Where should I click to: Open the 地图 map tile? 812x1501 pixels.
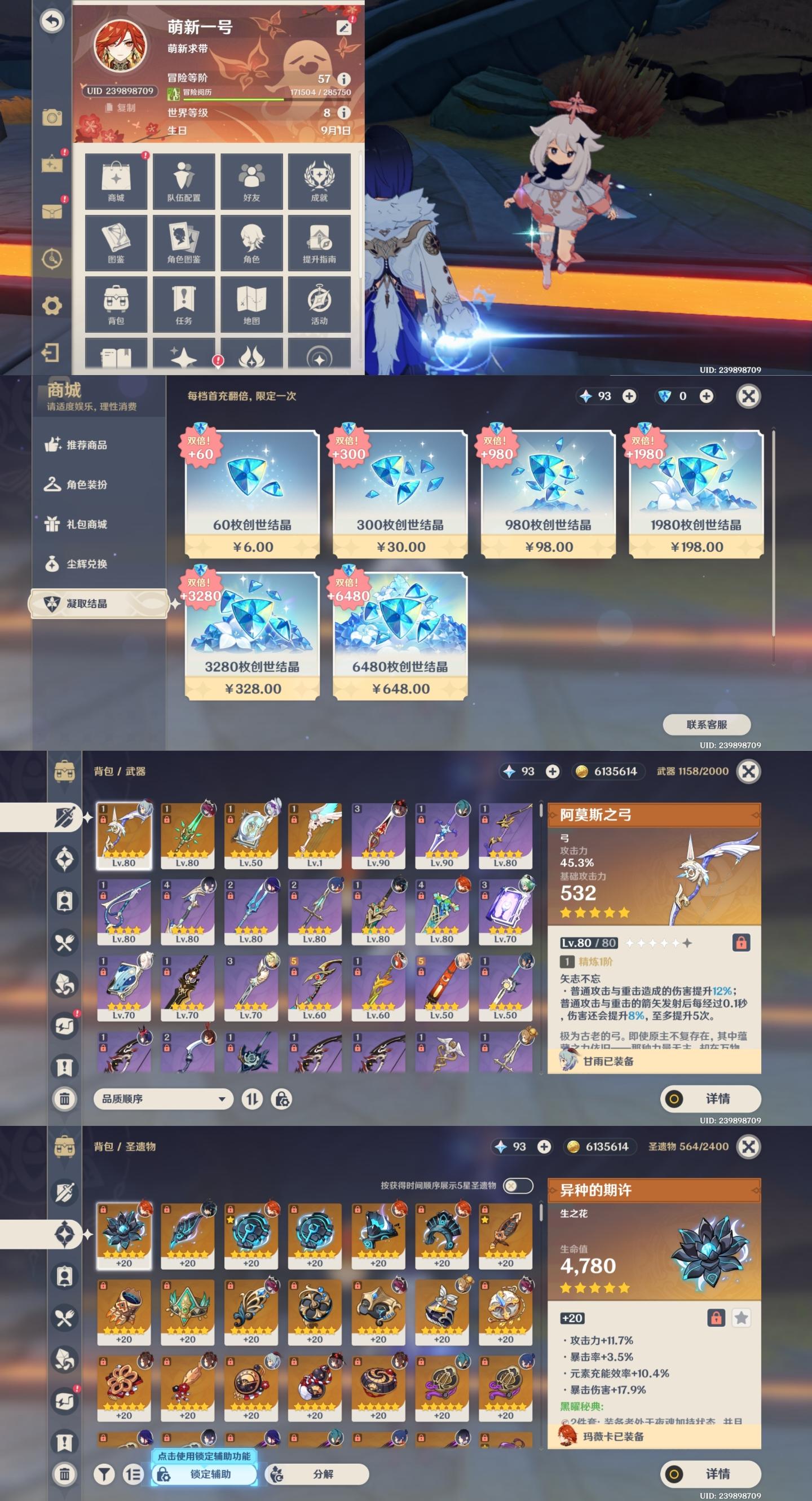click(x=251, y=304)
